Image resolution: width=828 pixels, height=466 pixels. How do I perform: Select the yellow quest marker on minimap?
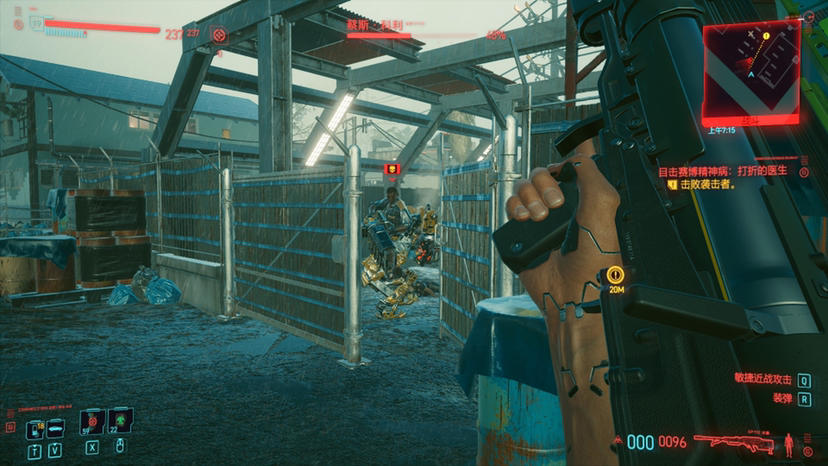pos(766,36)
